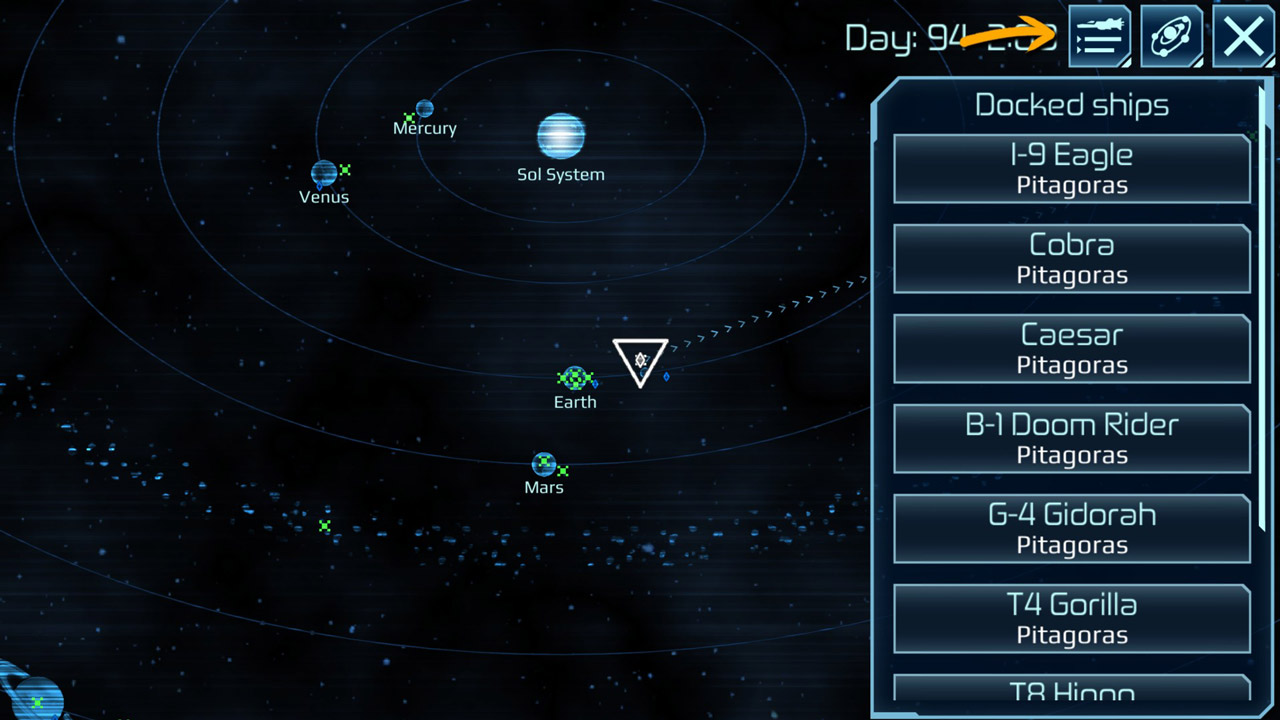The width and height of the screenshot is (1280, 720).
Task: Click the white triangle ship marker
Action: pos(640,360)
